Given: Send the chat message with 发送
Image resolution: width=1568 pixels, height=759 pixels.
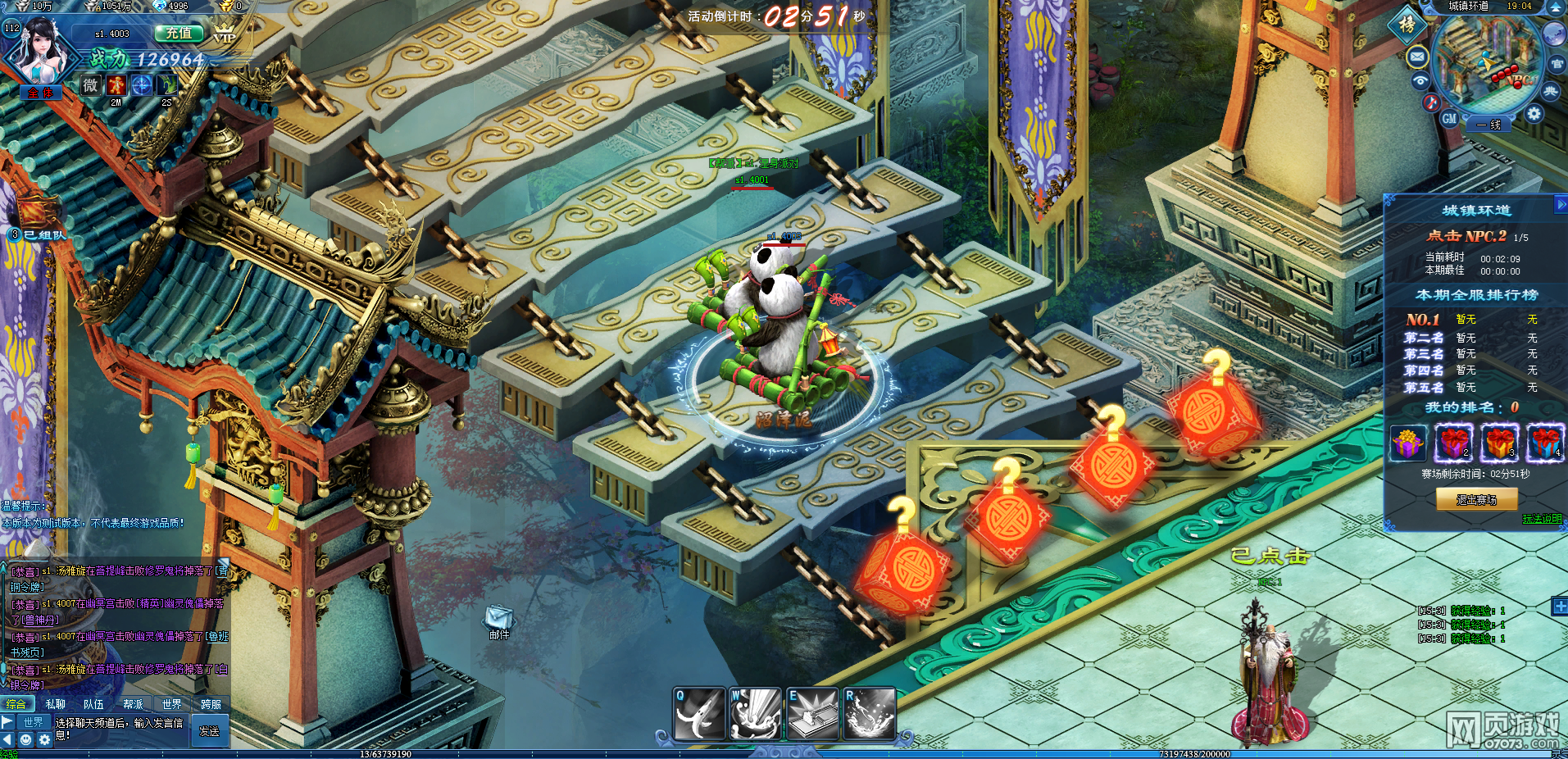Looking at the screenshot, I should (x=209, y=731).
